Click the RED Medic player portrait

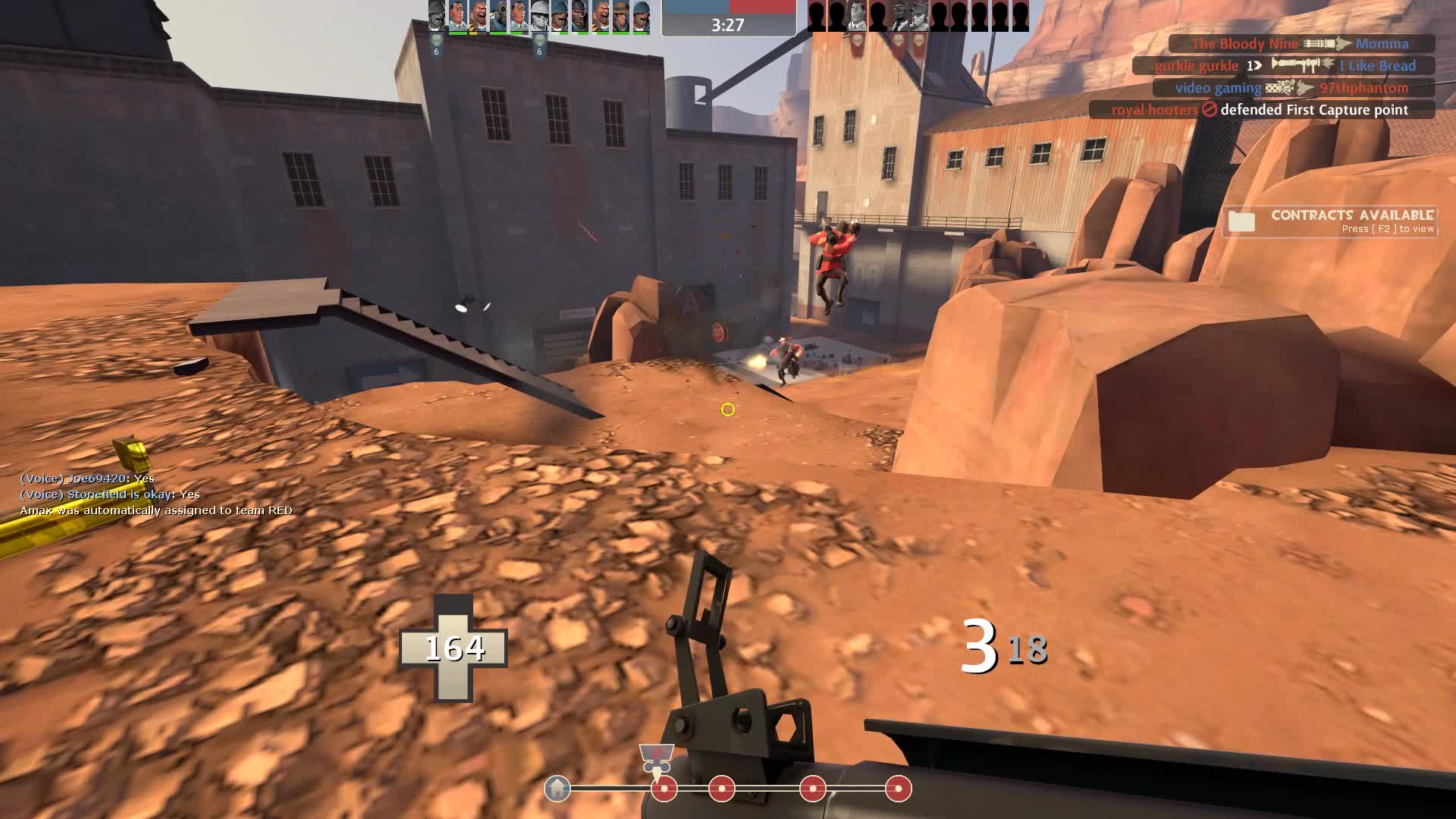coord(858,15)
